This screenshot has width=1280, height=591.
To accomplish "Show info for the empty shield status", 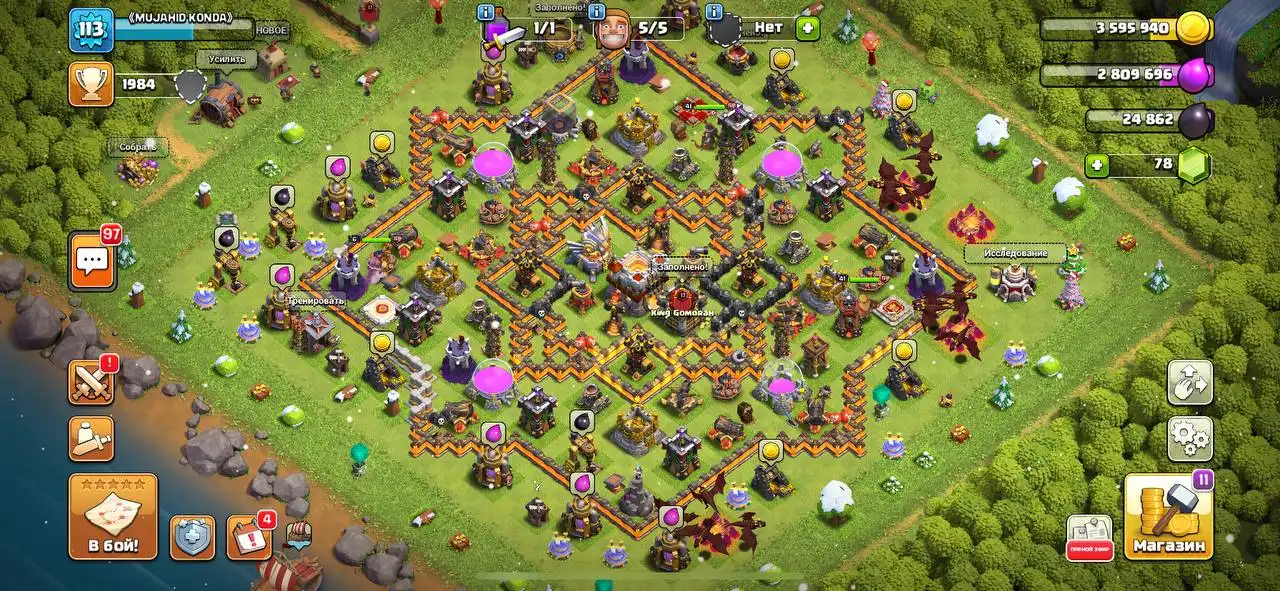I will [715, 13].
